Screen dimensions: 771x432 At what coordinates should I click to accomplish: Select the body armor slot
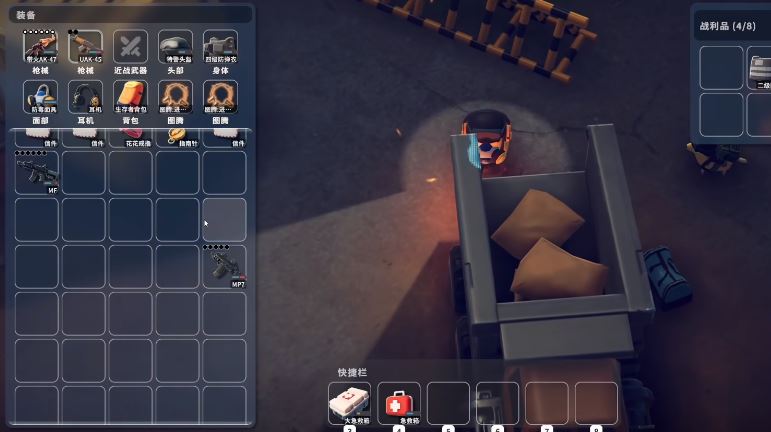tap(221, 46)
